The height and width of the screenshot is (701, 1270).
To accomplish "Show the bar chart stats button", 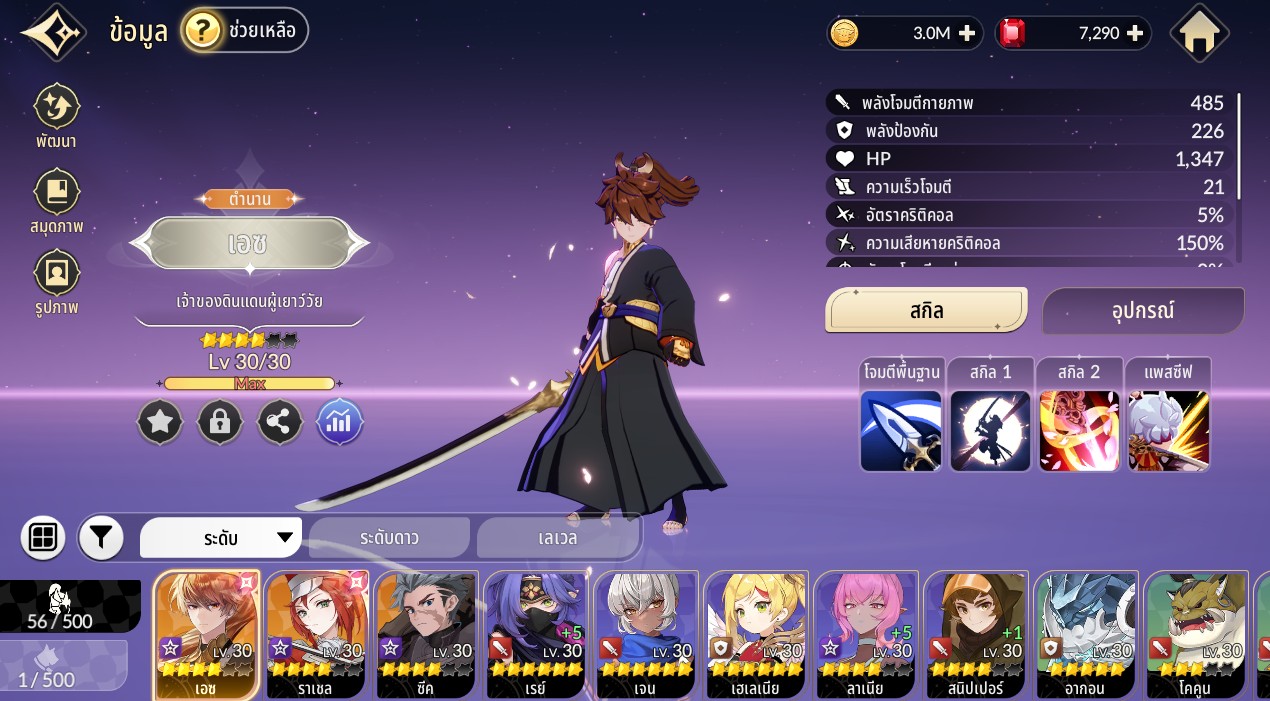I will [x=340, y=422].
